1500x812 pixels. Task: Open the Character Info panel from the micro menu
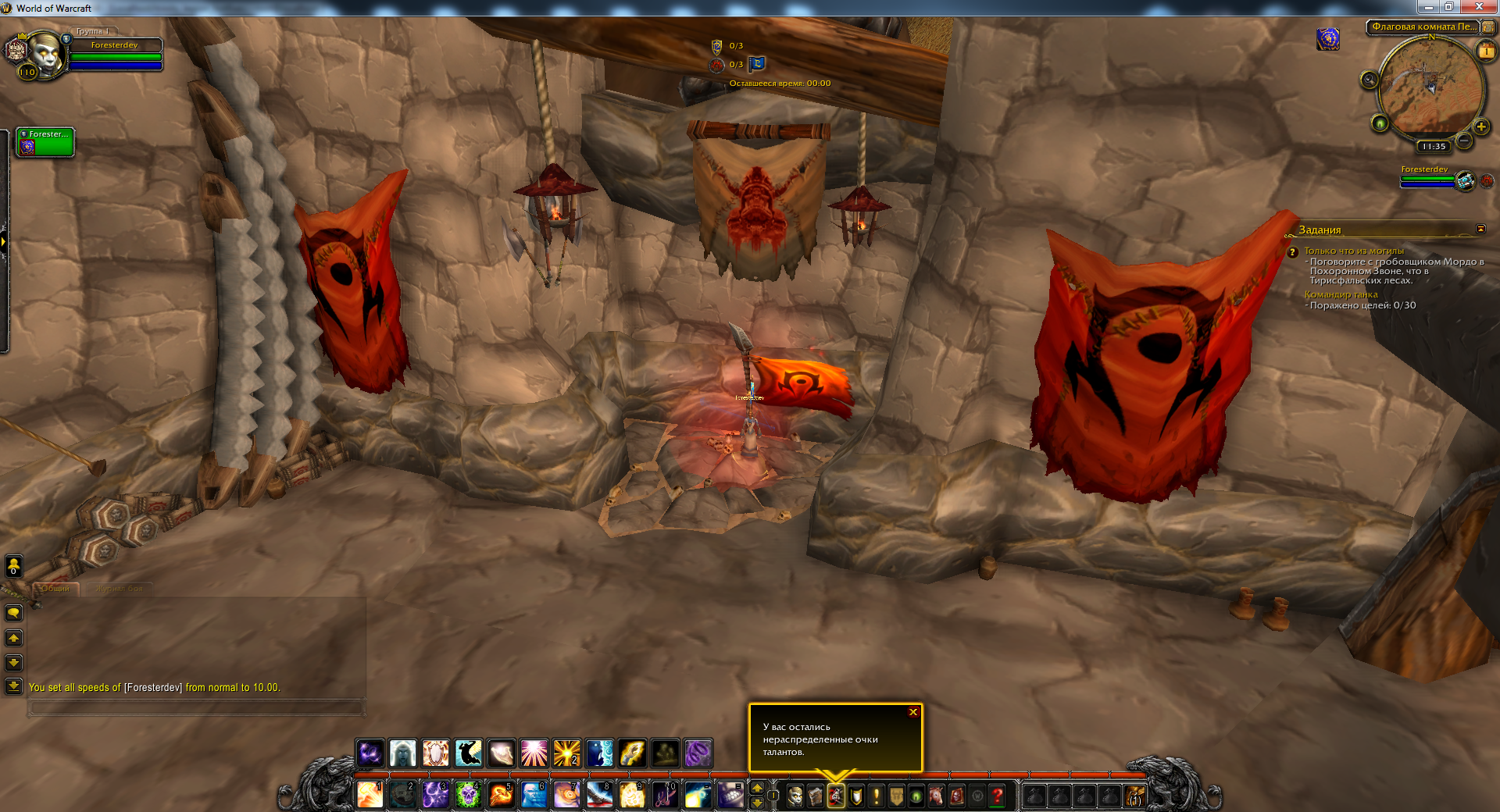coord(795,796)
